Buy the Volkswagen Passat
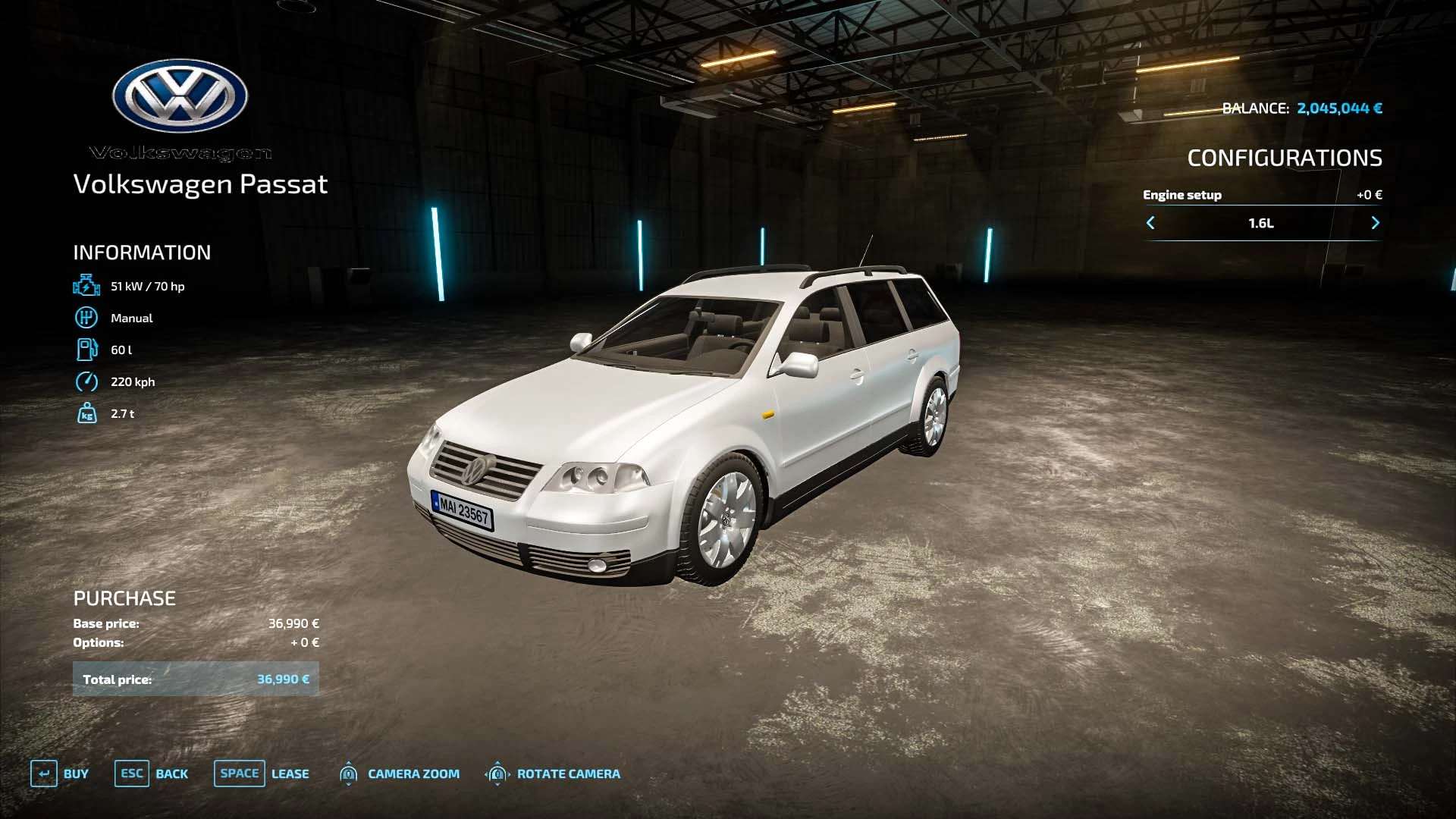Screen dimensions: 1456x819 pyautogui.click(x=60, y=773)
